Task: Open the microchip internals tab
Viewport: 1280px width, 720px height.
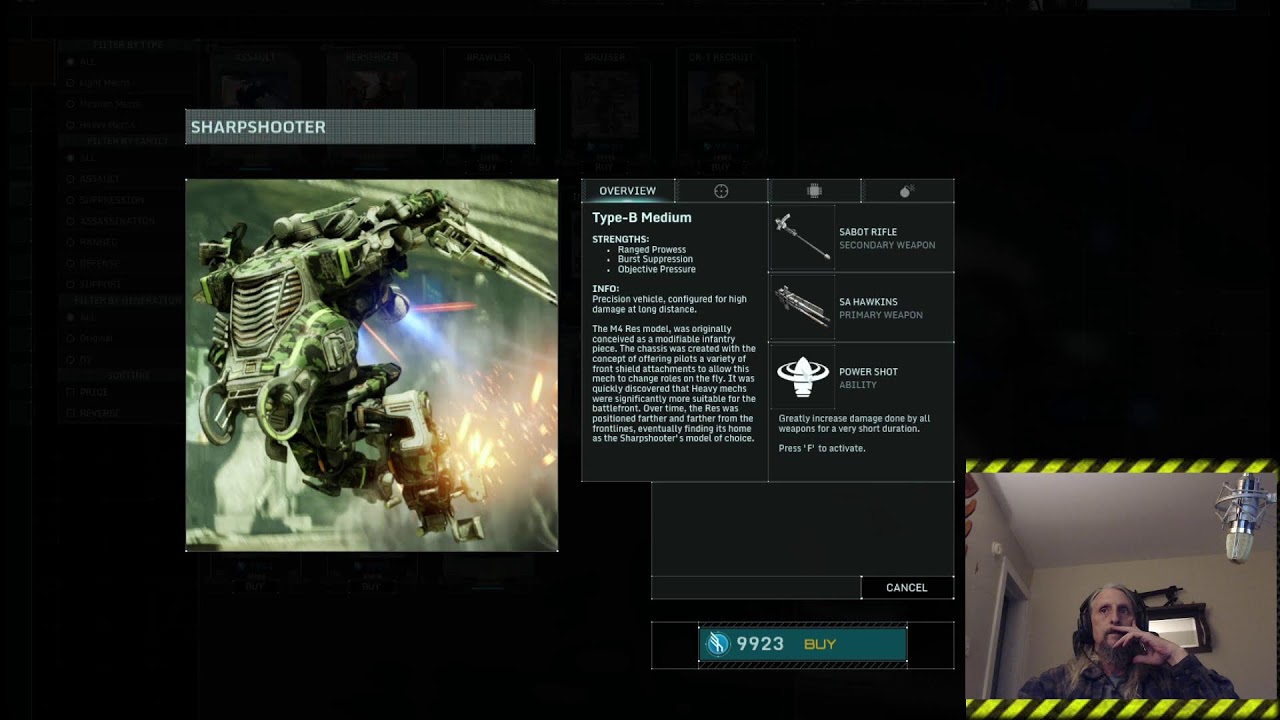Action: [x=814, y=191]
